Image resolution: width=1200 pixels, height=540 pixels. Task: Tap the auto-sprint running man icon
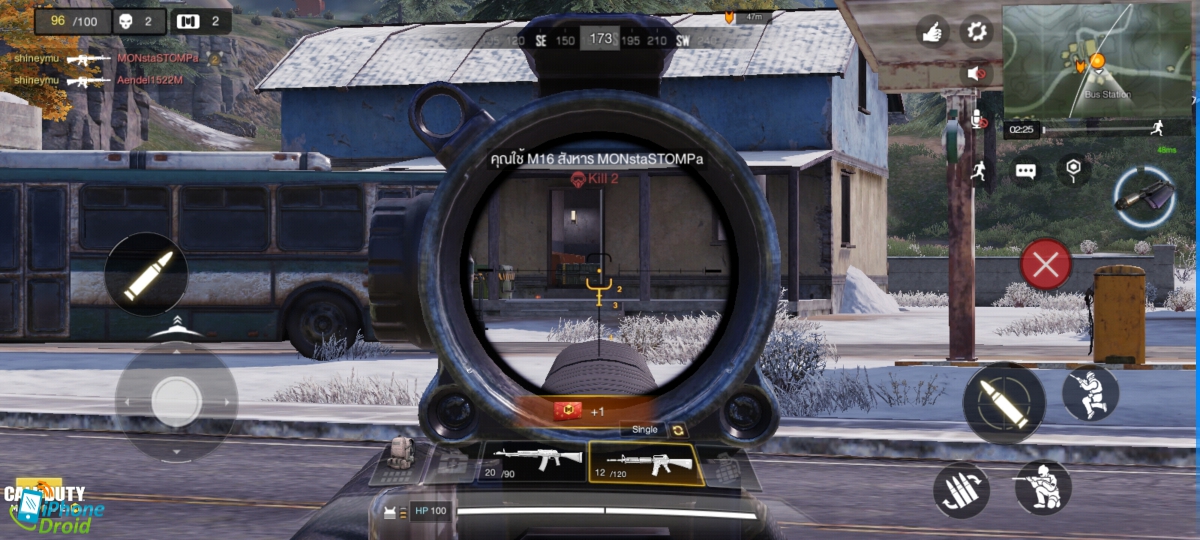tap(977, 170)
